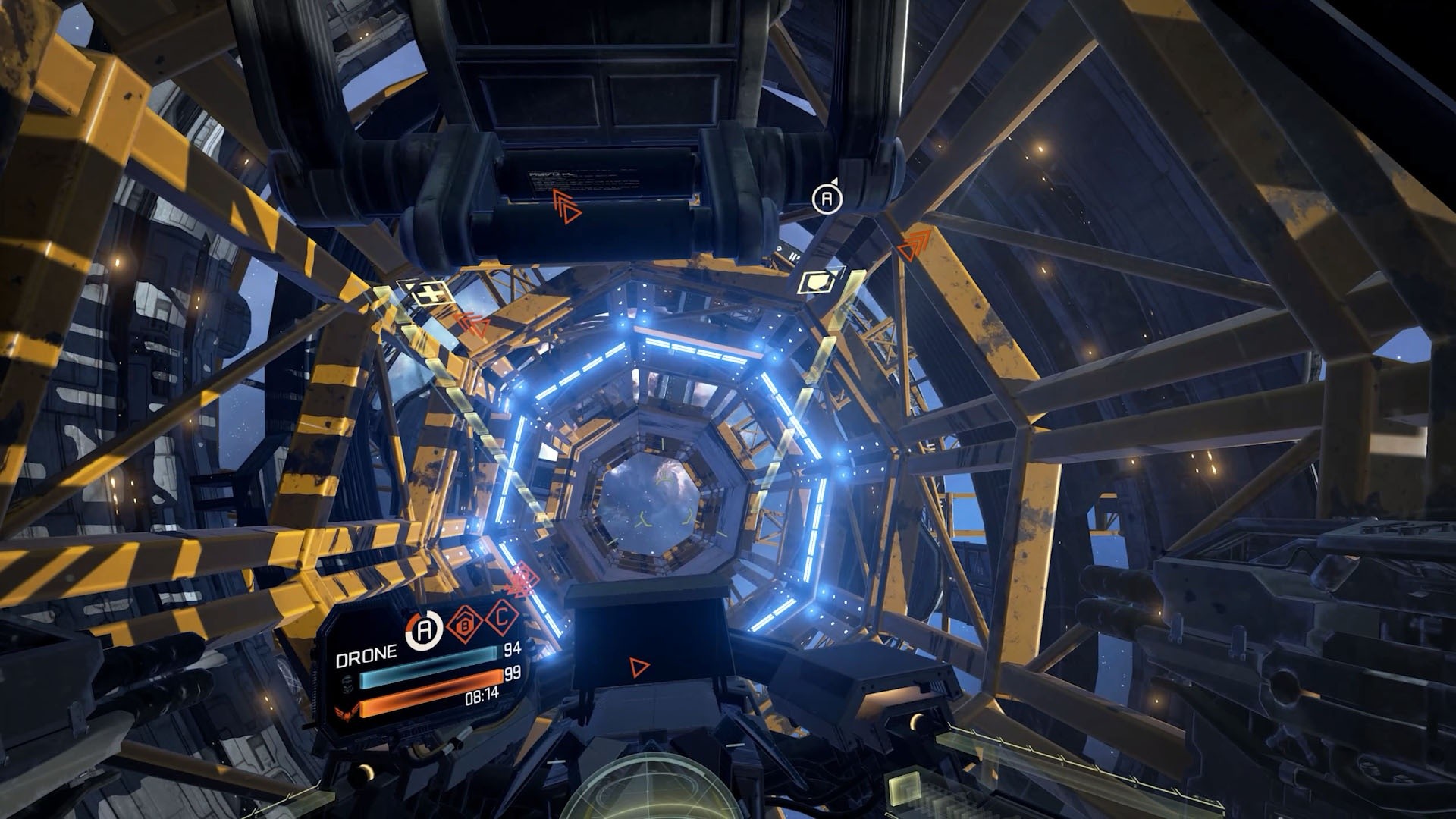Click the diamond B checkpoint icon
Screen dimensions: 1456x819
pos(463,624)
